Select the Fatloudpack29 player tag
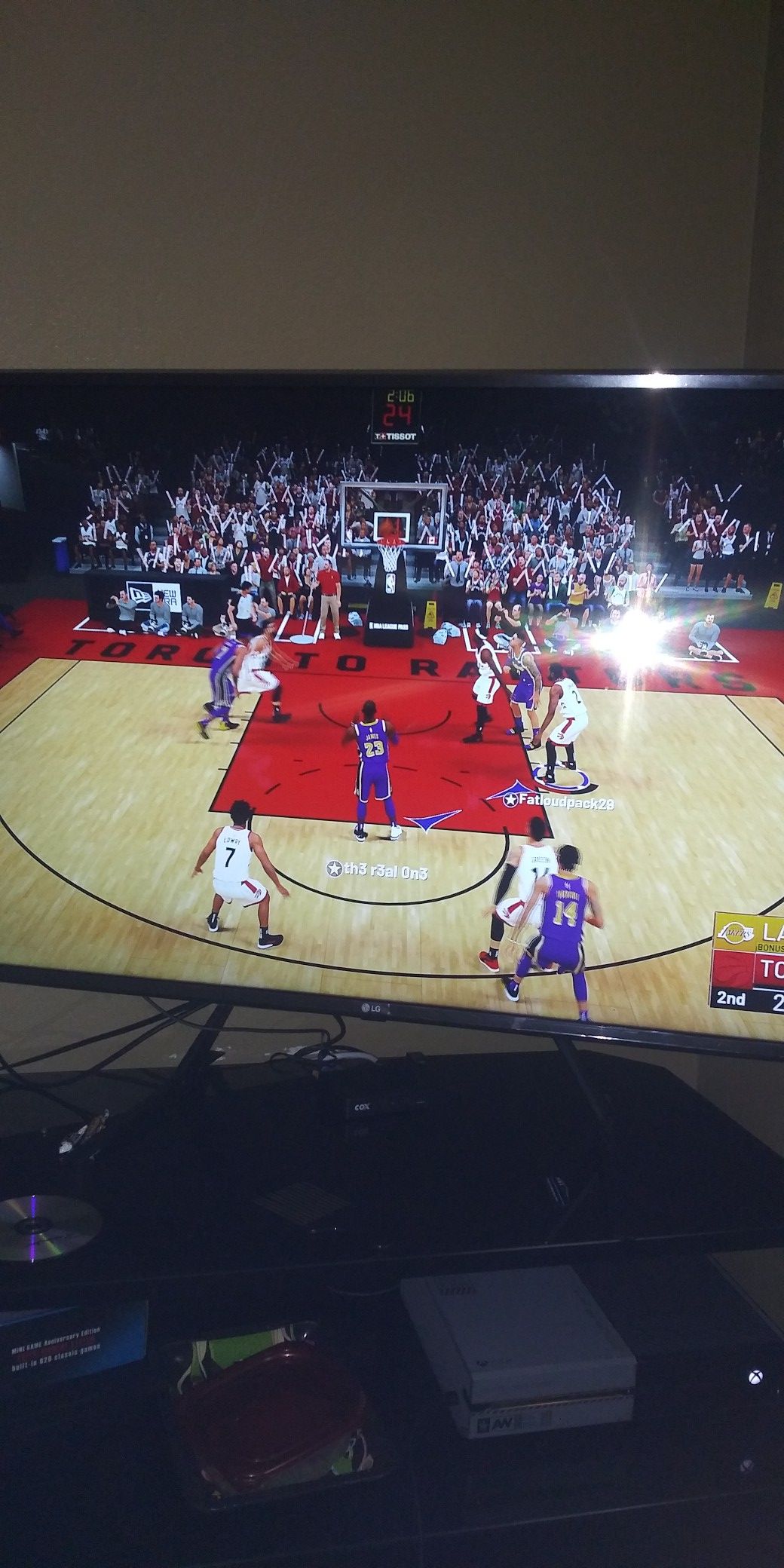The height and width of the screenshot is (1568, 784). pyautogui.click(x=558, y=801)
